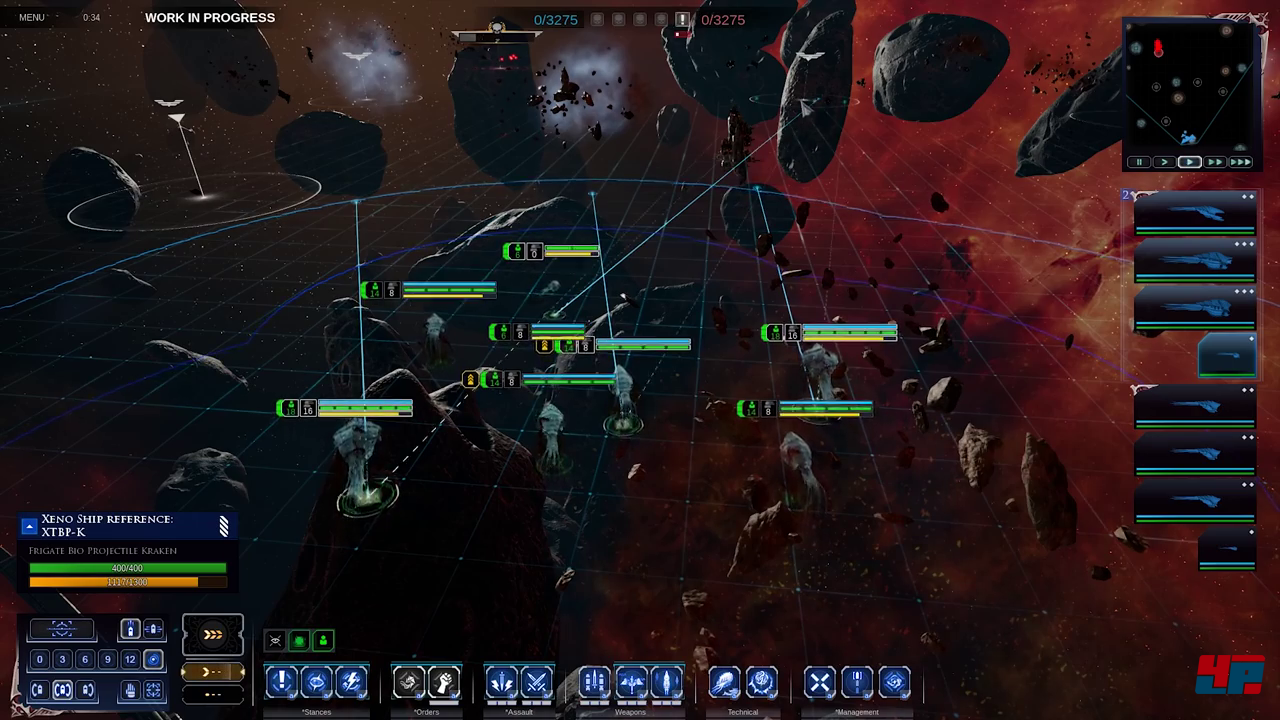Select engagement range 12 button
This screenshot has height=720, width=1280.
point(130,659)
